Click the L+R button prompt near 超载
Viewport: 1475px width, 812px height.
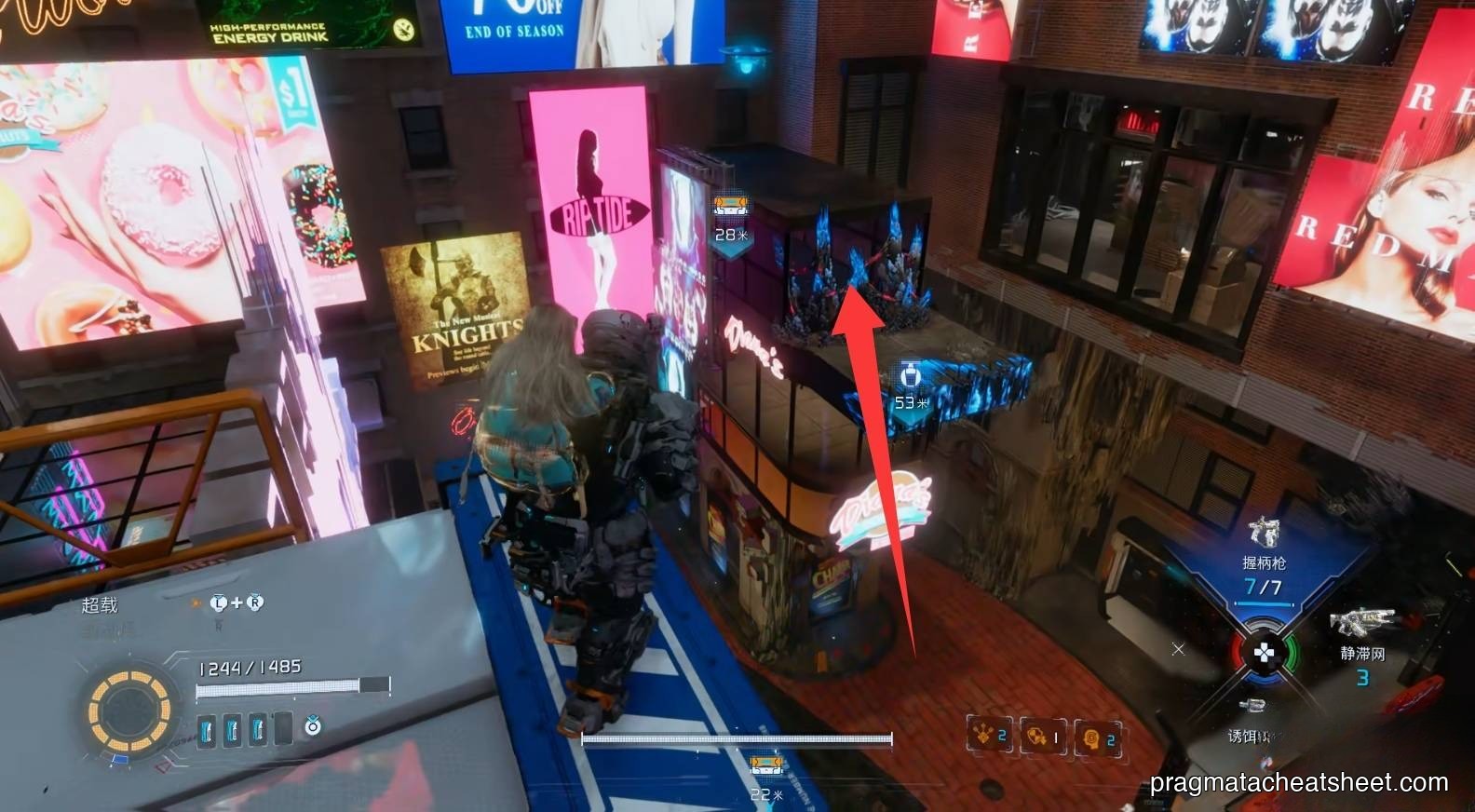(237, 602)
